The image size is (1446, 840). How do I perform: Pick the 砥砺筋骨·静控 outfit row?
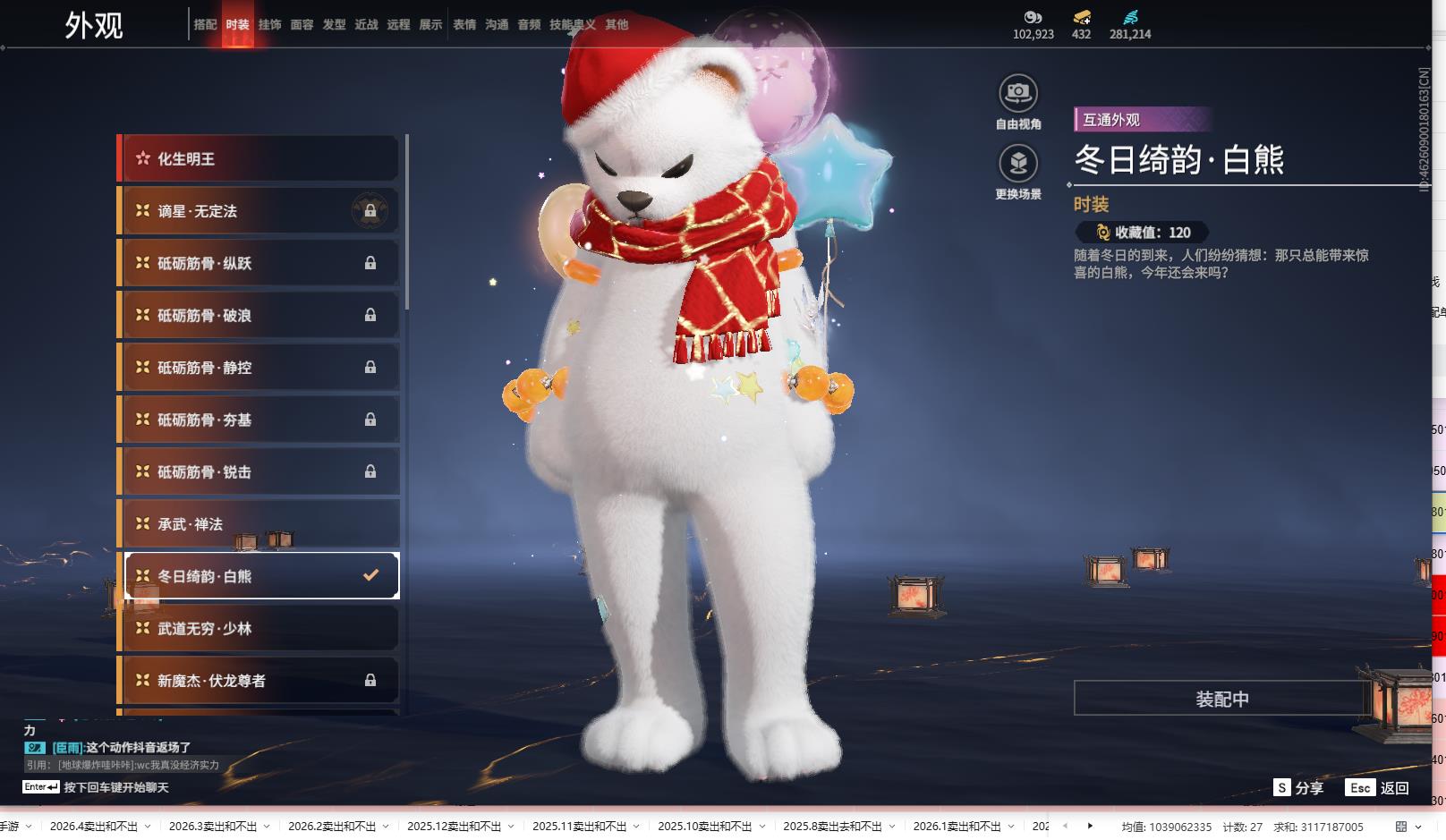click(259, 368)
